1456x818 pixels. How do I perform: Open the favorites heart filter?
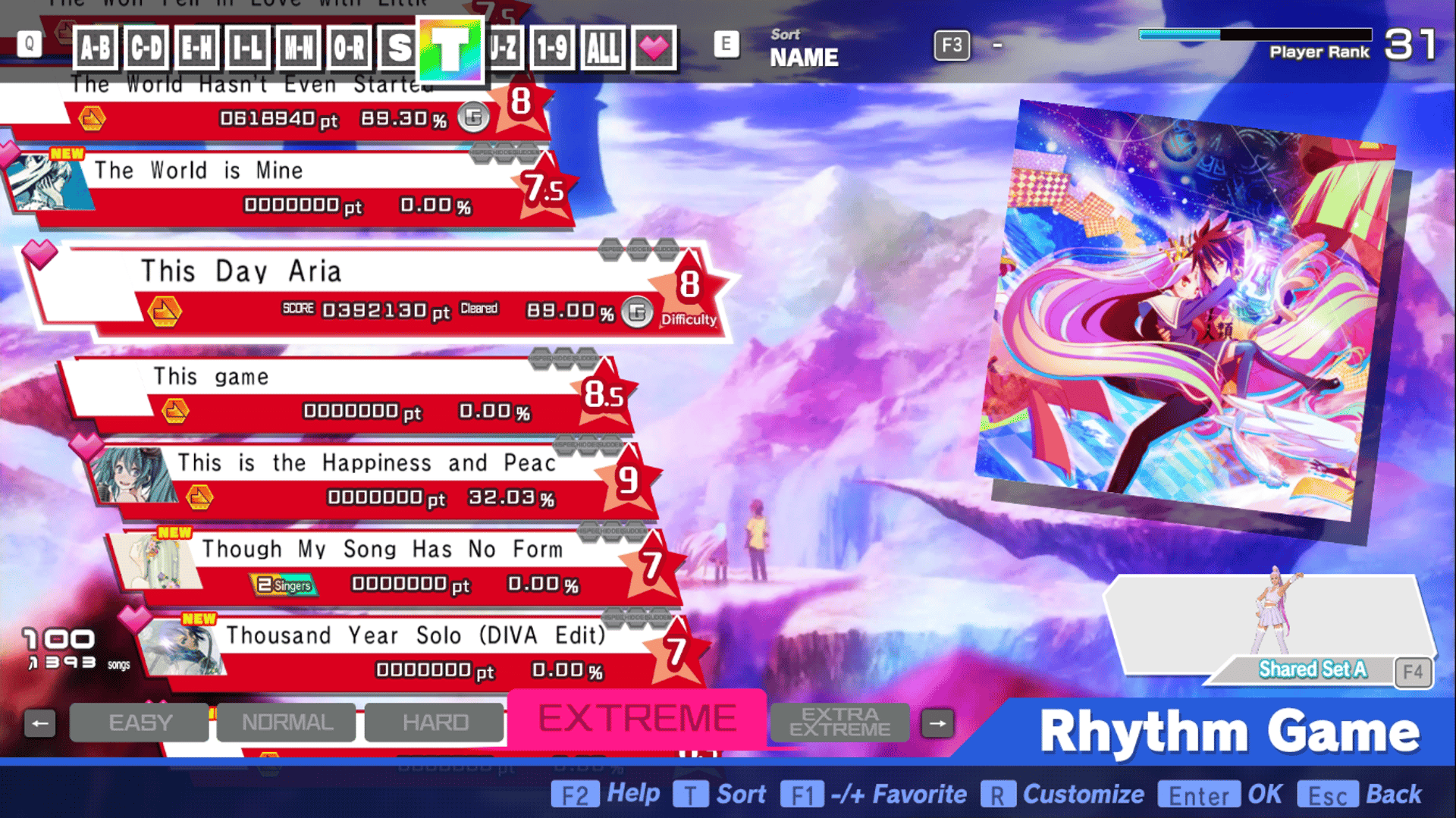click(x=654, y=48)
